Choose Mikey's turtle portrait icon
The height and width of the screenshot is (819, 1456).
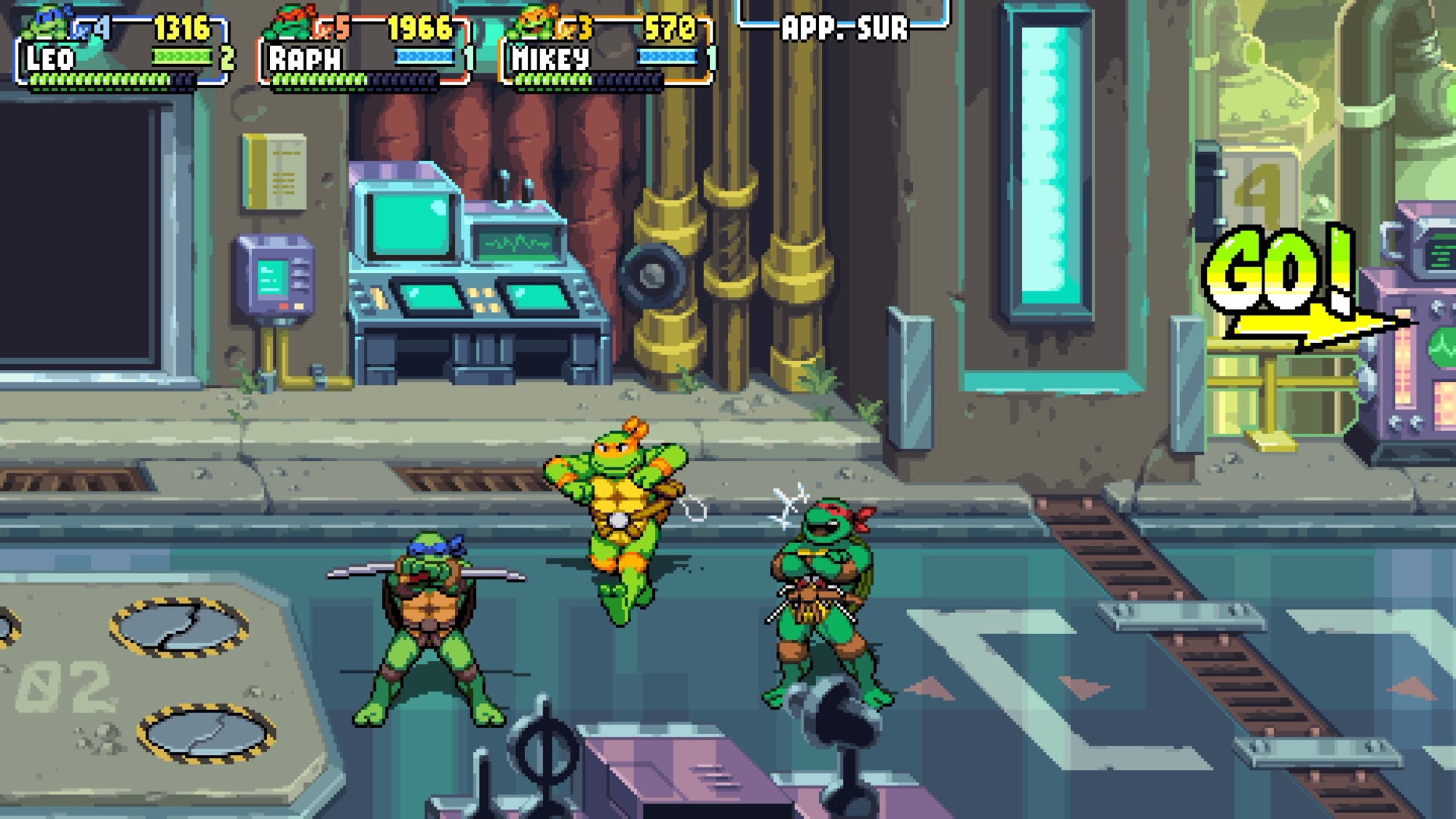click(x=534, y=23)
